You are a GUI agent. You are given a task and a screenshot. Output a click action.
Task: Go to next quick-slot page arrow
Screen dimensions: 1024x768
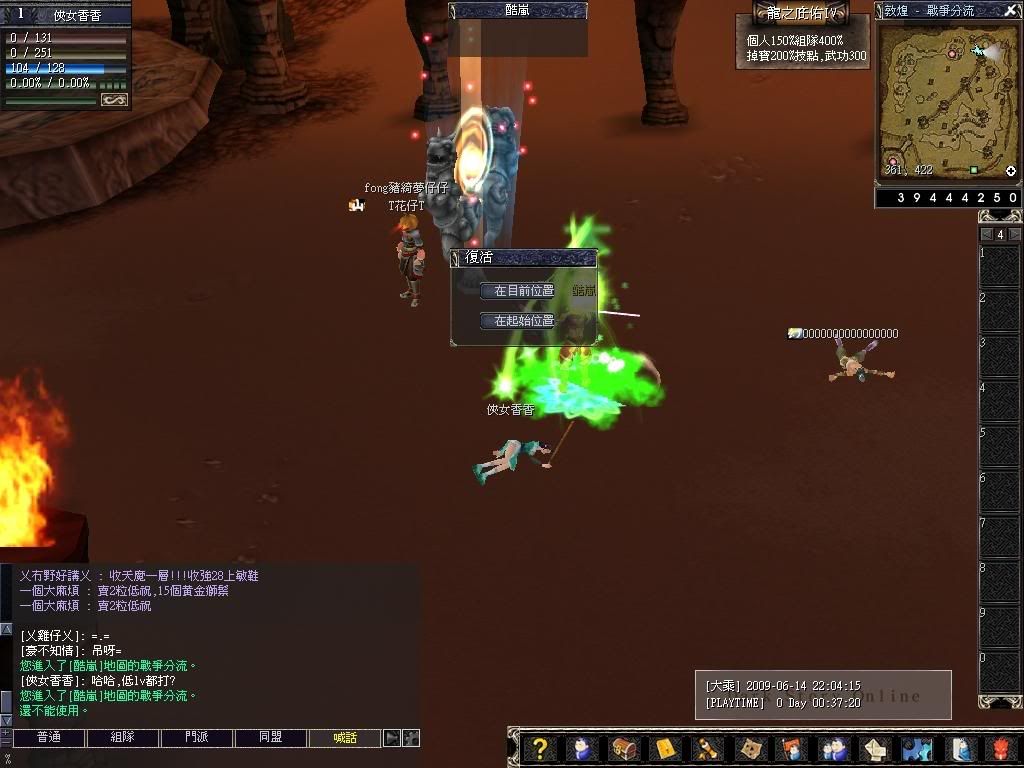pyautogui.click(x=1014, y=234)
